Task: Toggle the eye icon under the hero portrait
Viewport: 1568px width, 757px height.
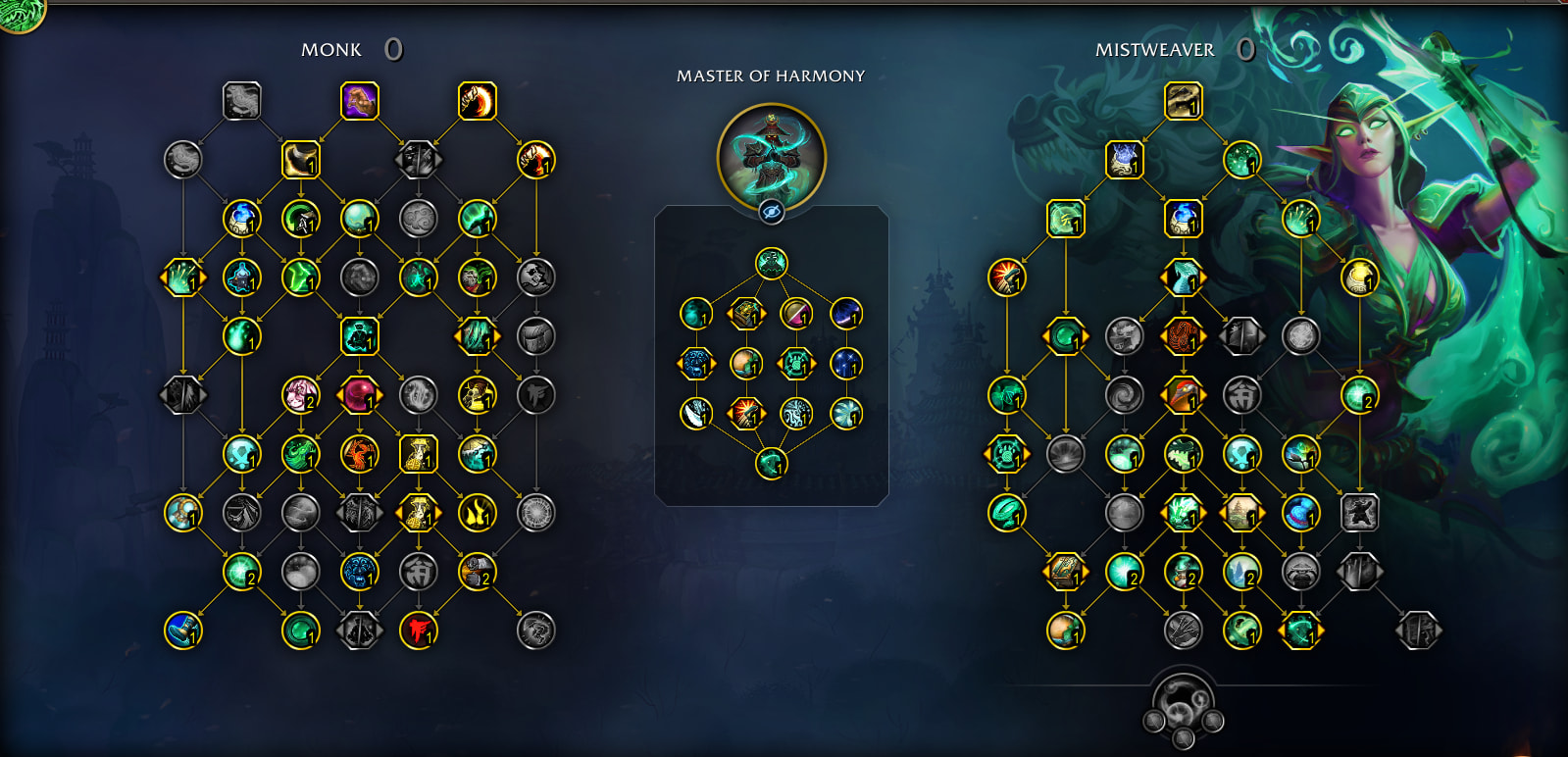Action: coord(772,211)
